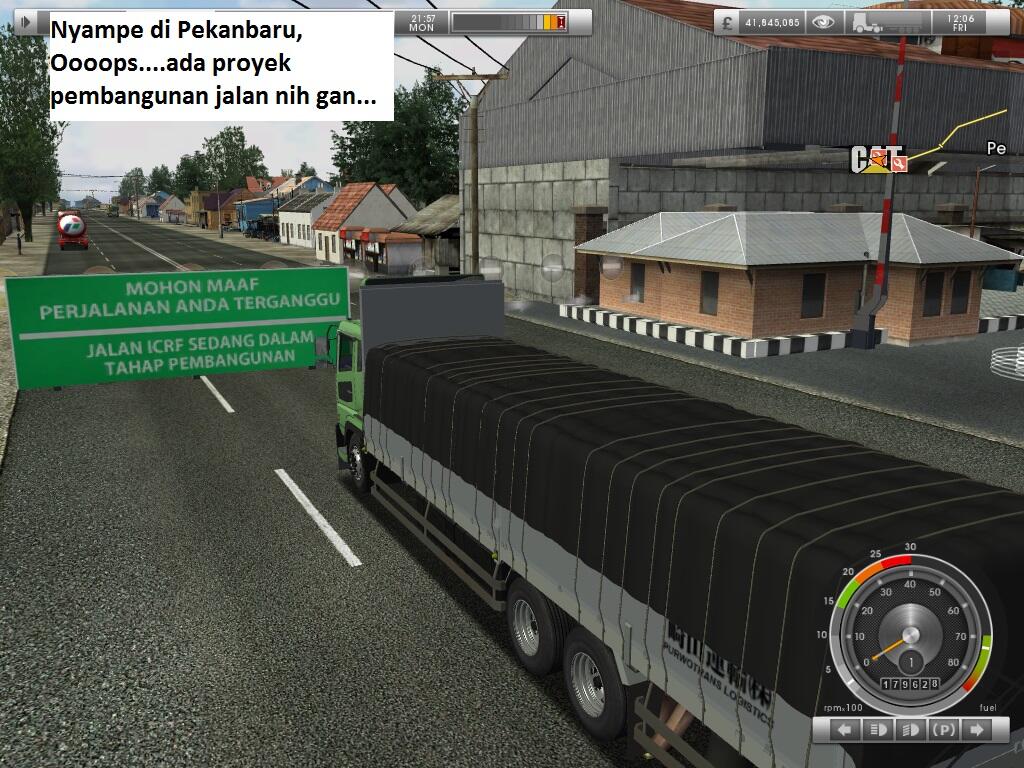Click the eye view icon
The height and width of the screenshot is (768, 1024).
pos(823,21)
